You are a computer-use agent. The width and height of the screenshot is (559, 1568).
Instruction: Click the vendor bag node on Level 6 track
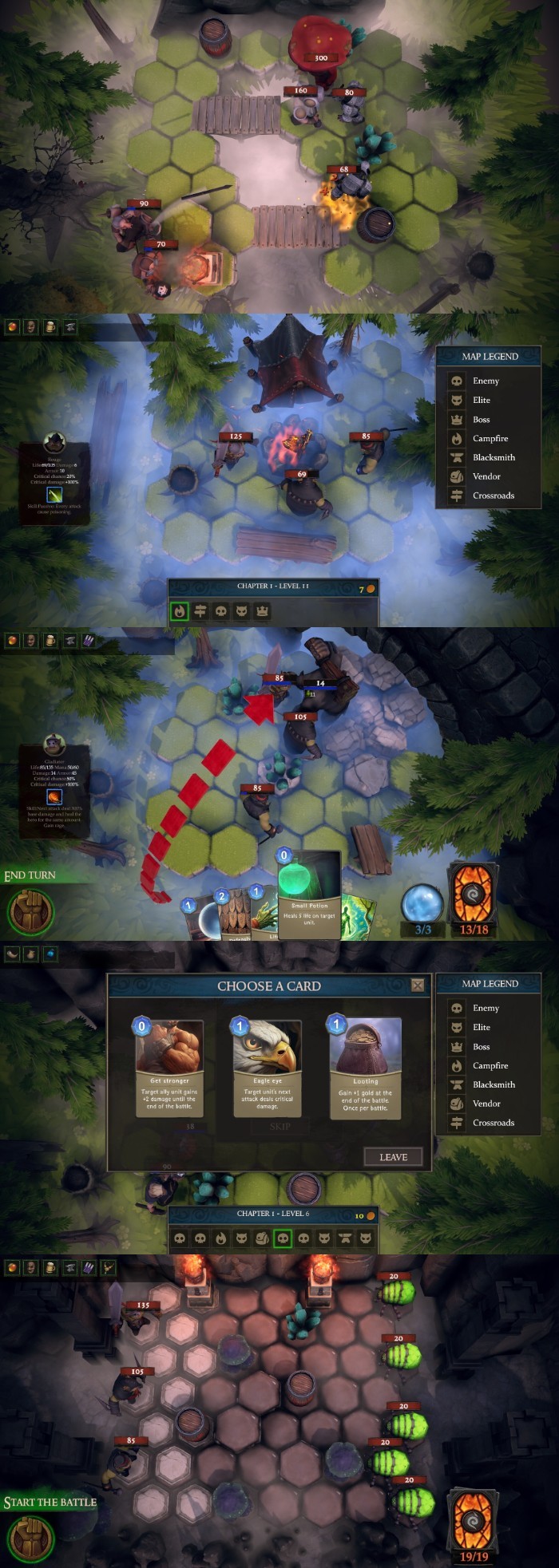pyautogui.click(x=262, y=1238)
